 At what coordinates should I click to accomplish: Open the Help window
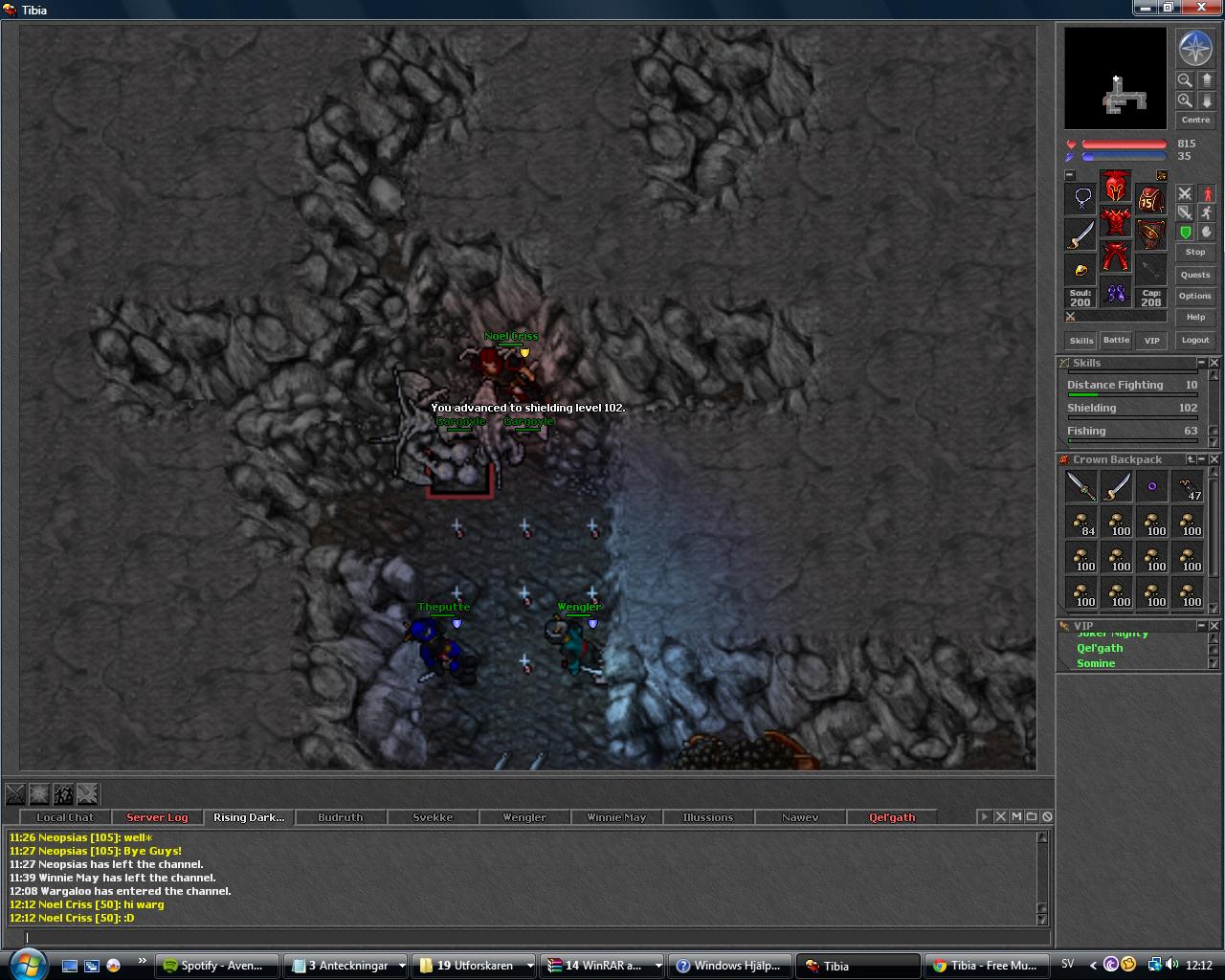[x=1194, y=317]
